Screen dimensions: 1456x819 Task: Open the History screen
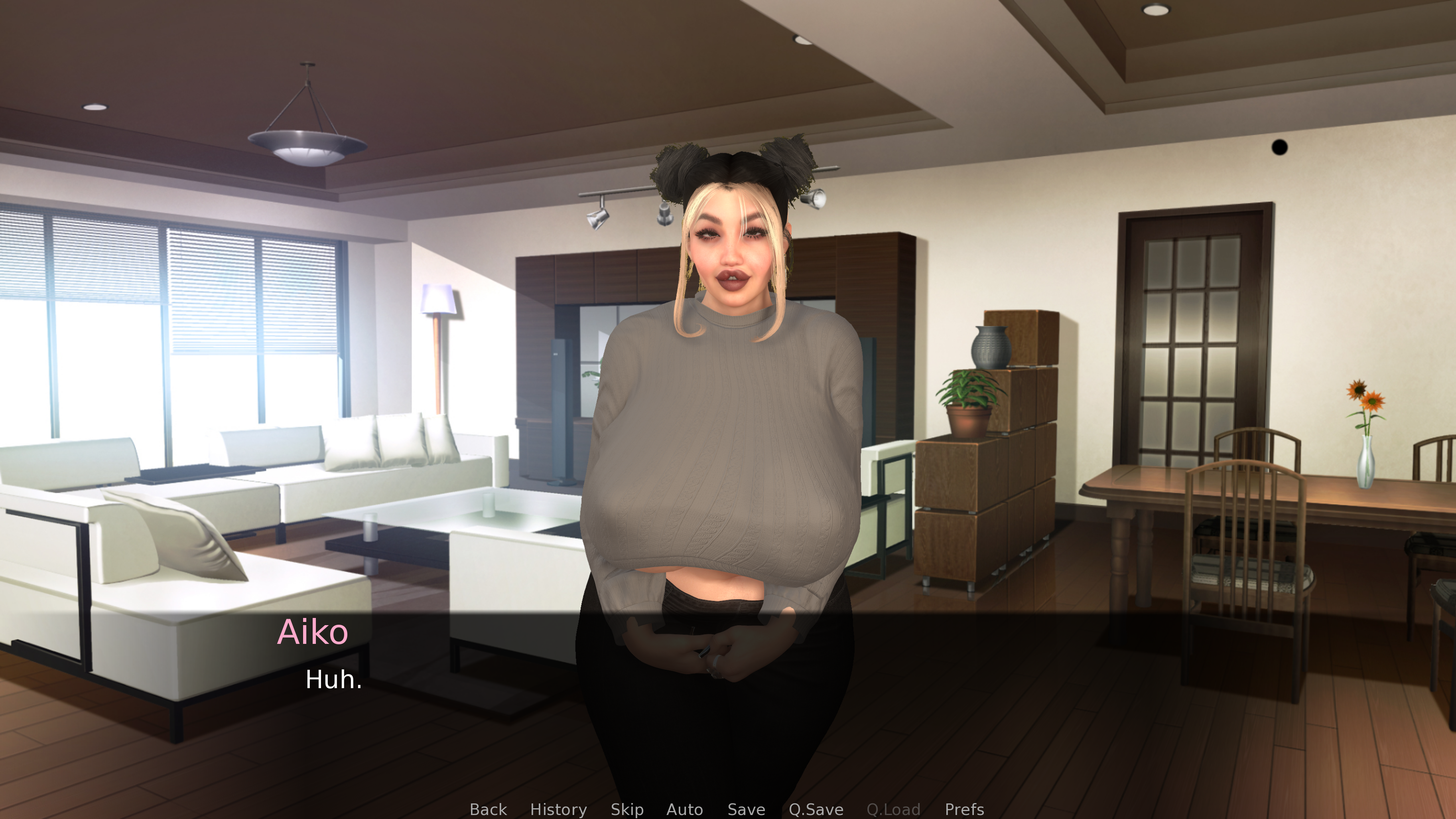point(558,809)
